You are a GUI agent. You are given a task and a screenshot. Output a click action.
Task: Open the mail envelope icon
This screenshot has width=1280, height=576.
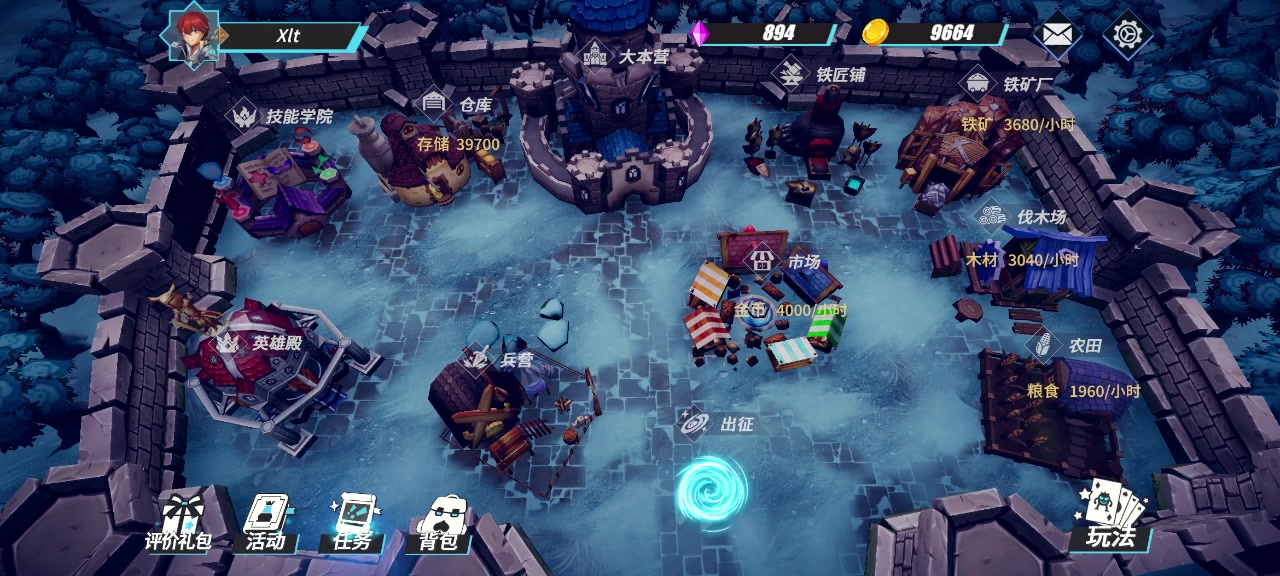coord(1057,34)
